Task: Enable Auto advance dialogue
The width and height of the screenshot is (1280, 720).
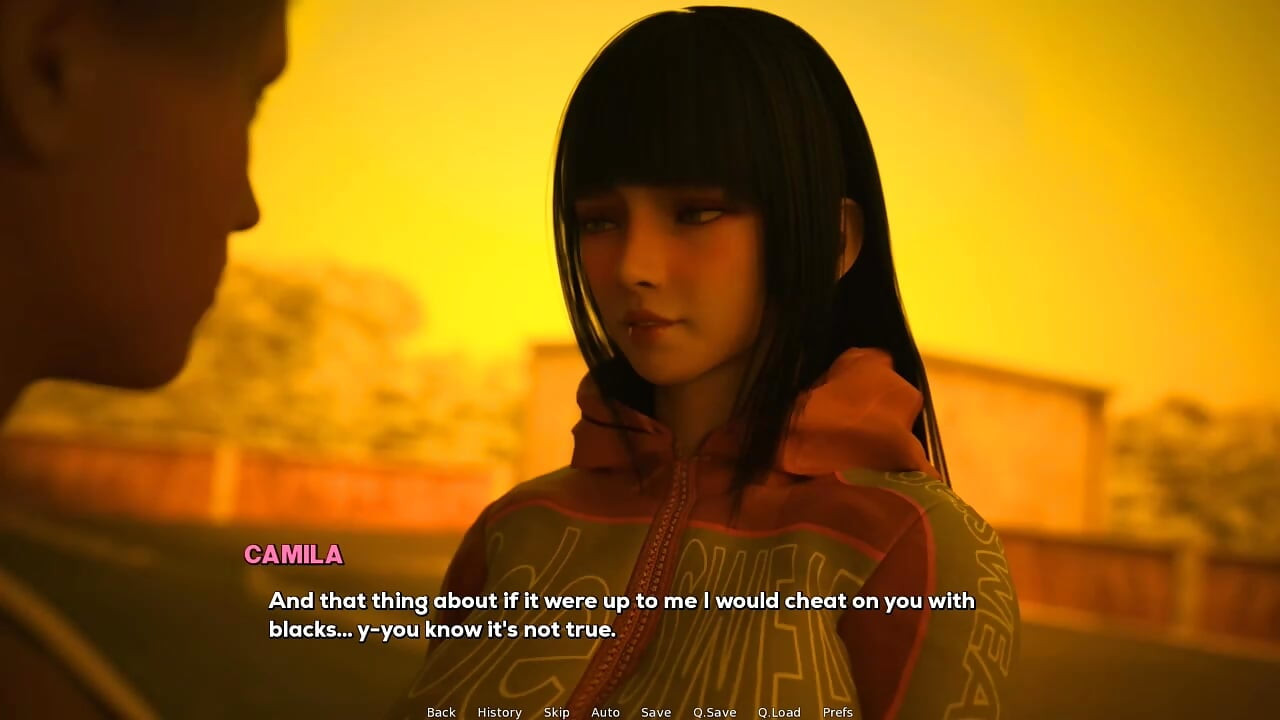Action: point(605,712)
